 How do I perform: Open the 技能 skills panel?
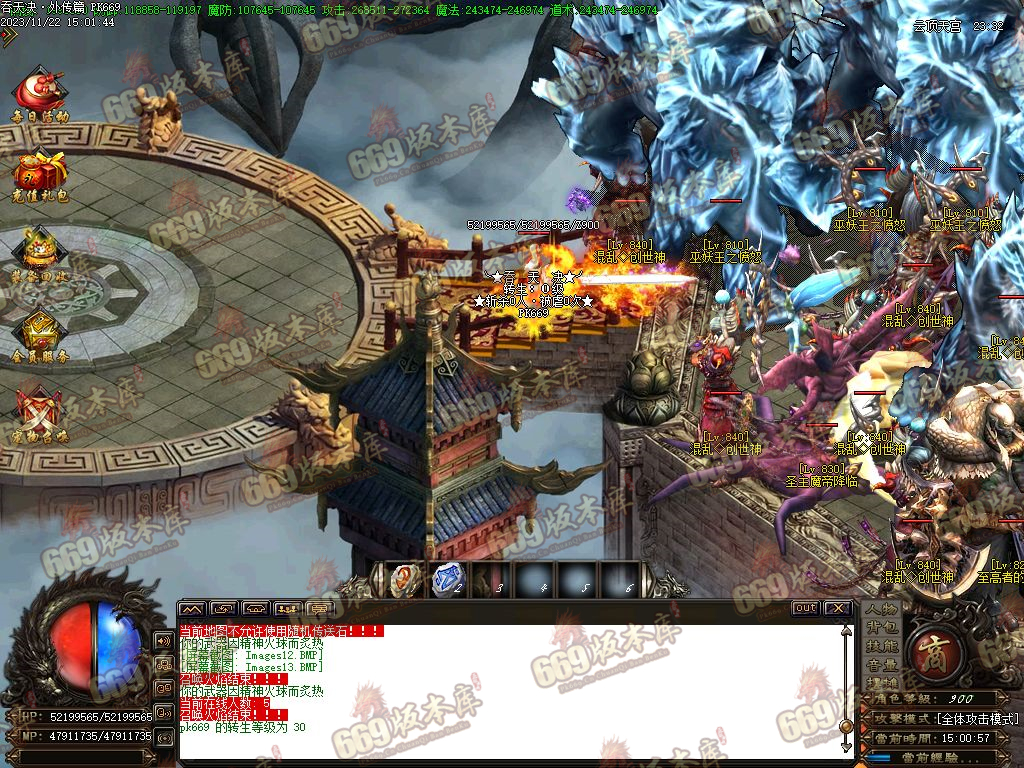pos(881,646)
